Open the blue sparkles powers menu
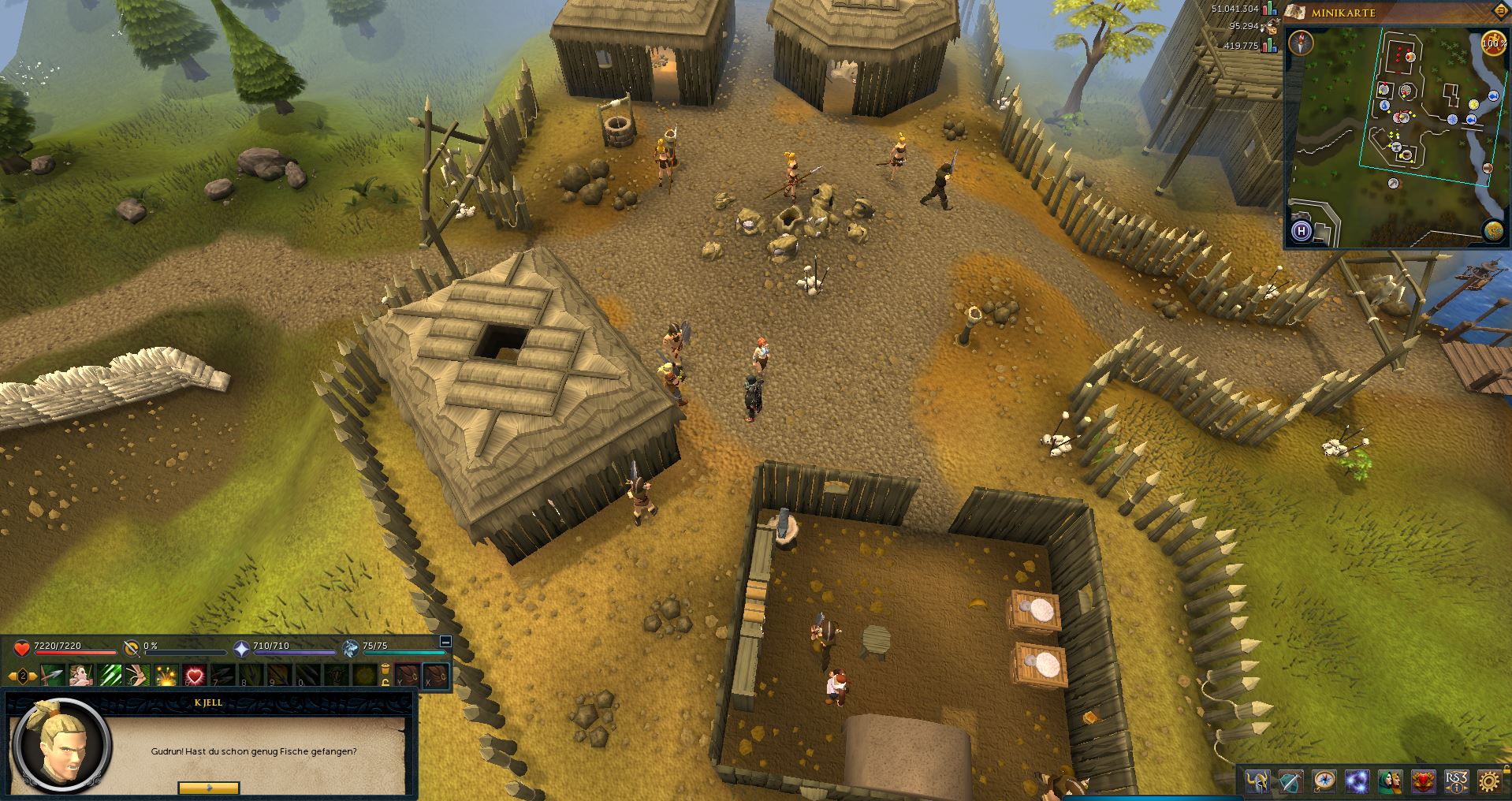The height and width of the screenshot is (801, 1512). 1357,781
